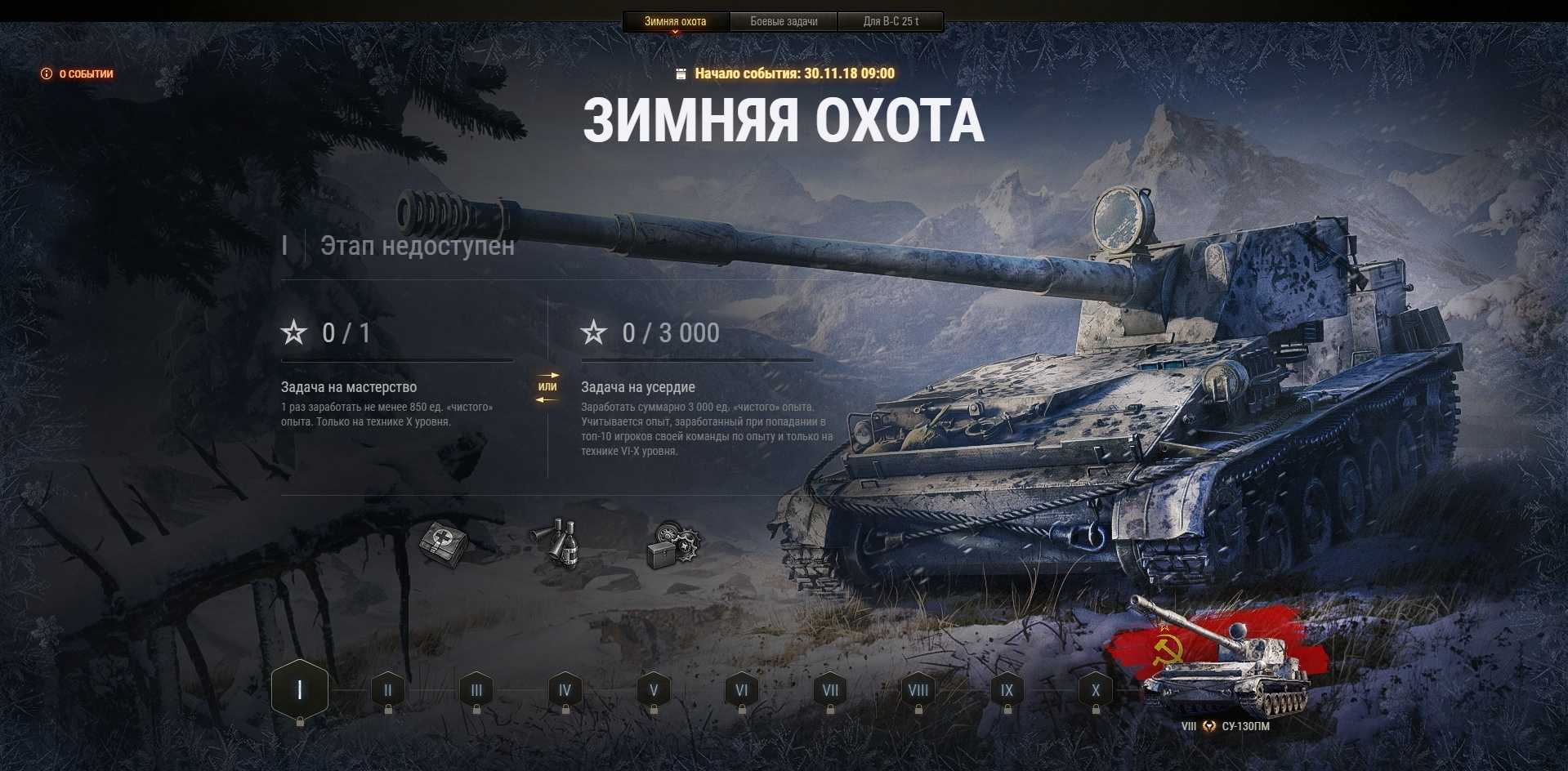Open the Боевые задачи tab
The height and width of the screenshot is (771, 1568).
[x=784, y=21]
